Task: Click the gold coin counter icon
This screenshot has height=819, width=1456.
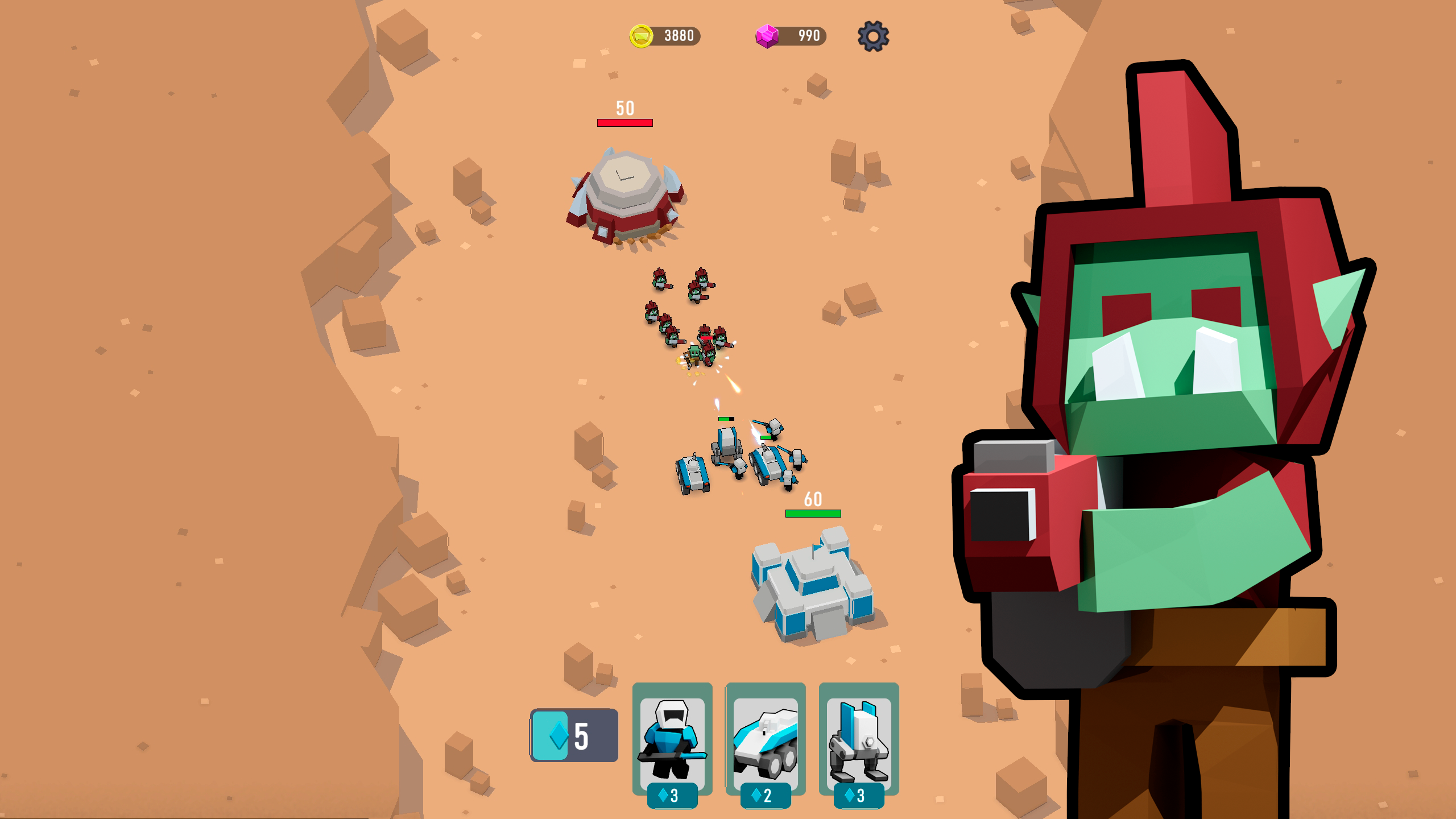Action: 642,36
